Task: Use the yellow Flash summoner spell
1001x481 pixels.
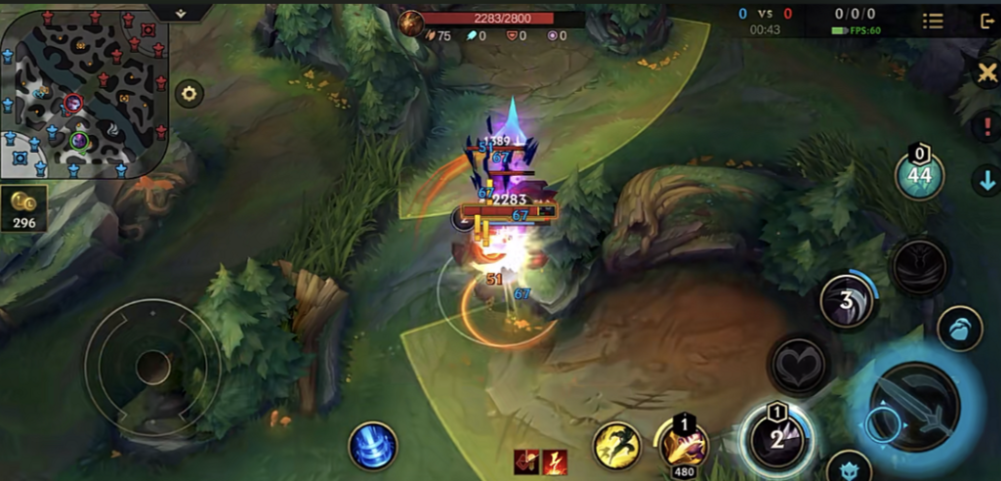Action: tap(617, 446)
